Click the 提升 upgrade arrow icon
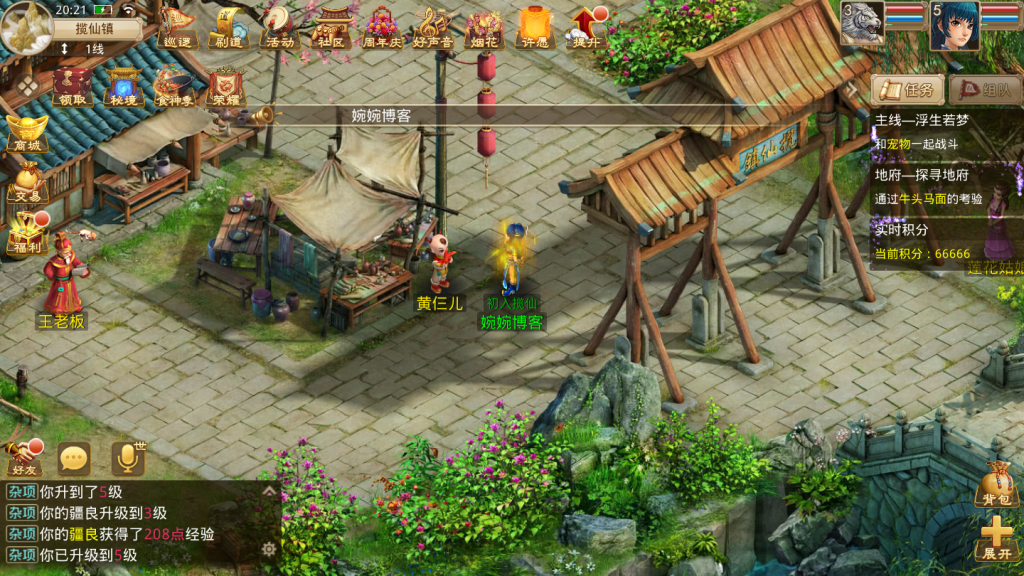This screenshot has height=576, width=1024. pos(586,26)
